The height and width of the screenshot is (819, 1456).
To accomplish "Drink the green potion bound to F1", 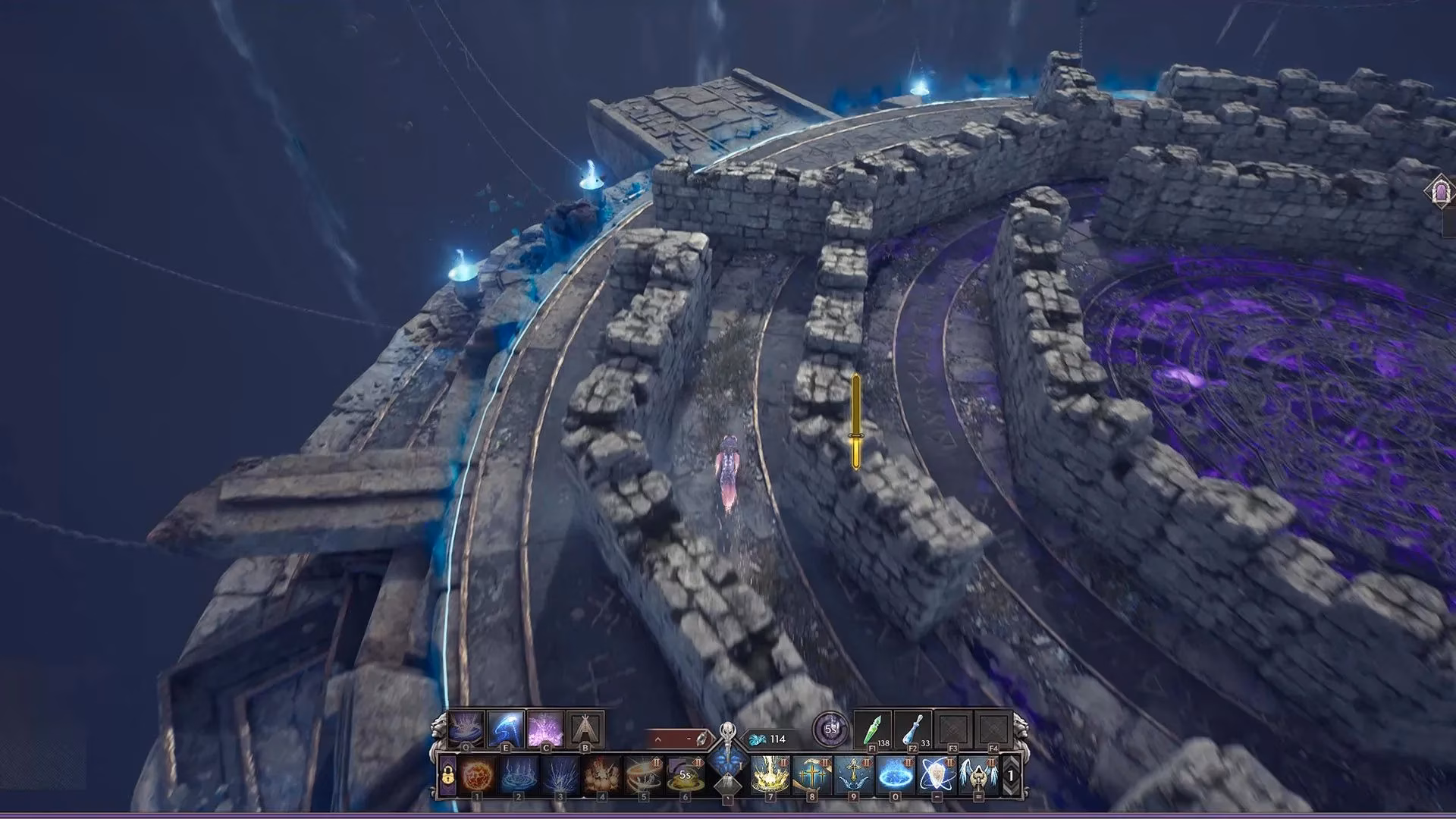I will [x=873, y=730].
